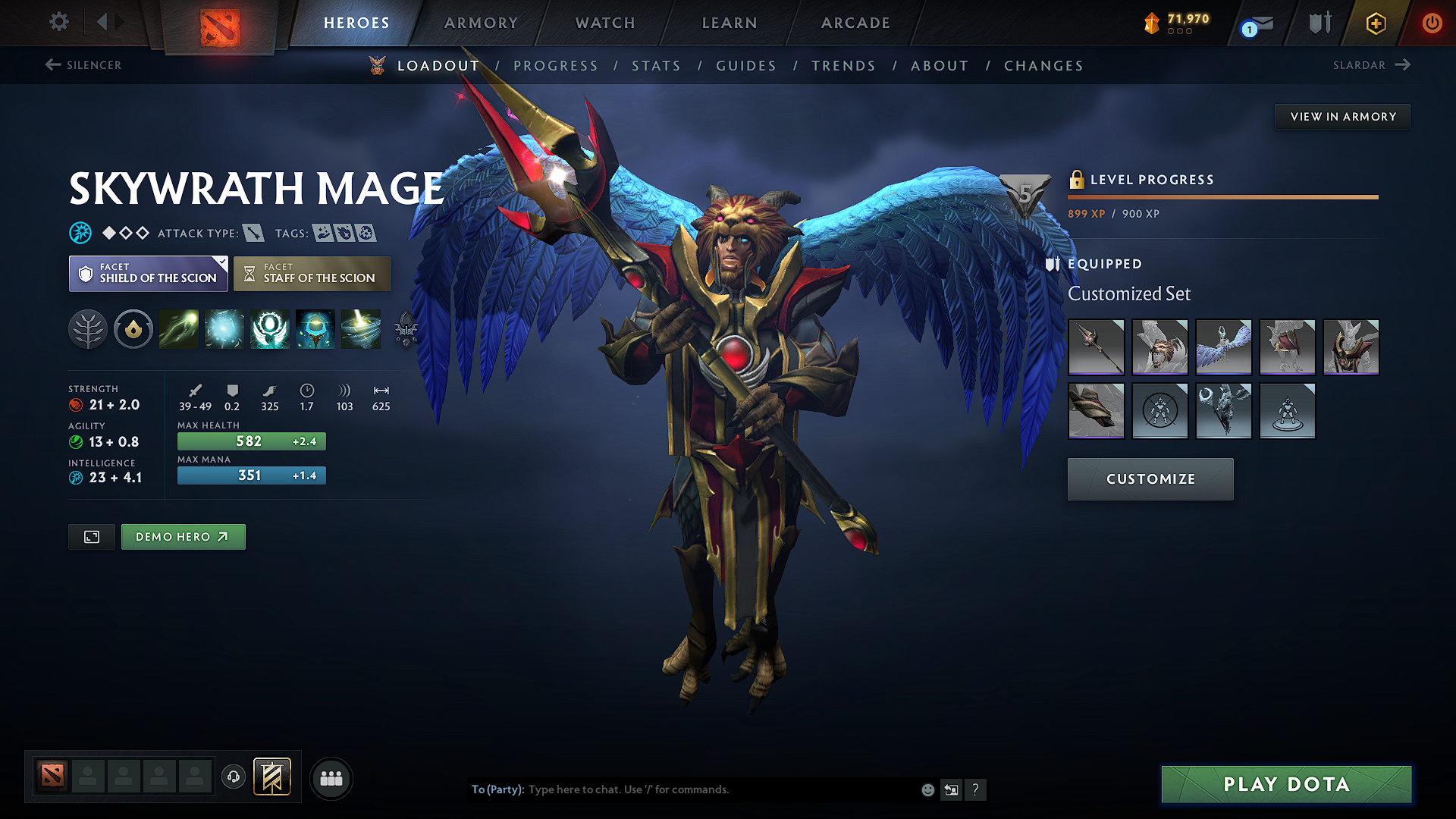Select the Ancient Seal ability icon
1456x819 pixels.
click(270, 329)
